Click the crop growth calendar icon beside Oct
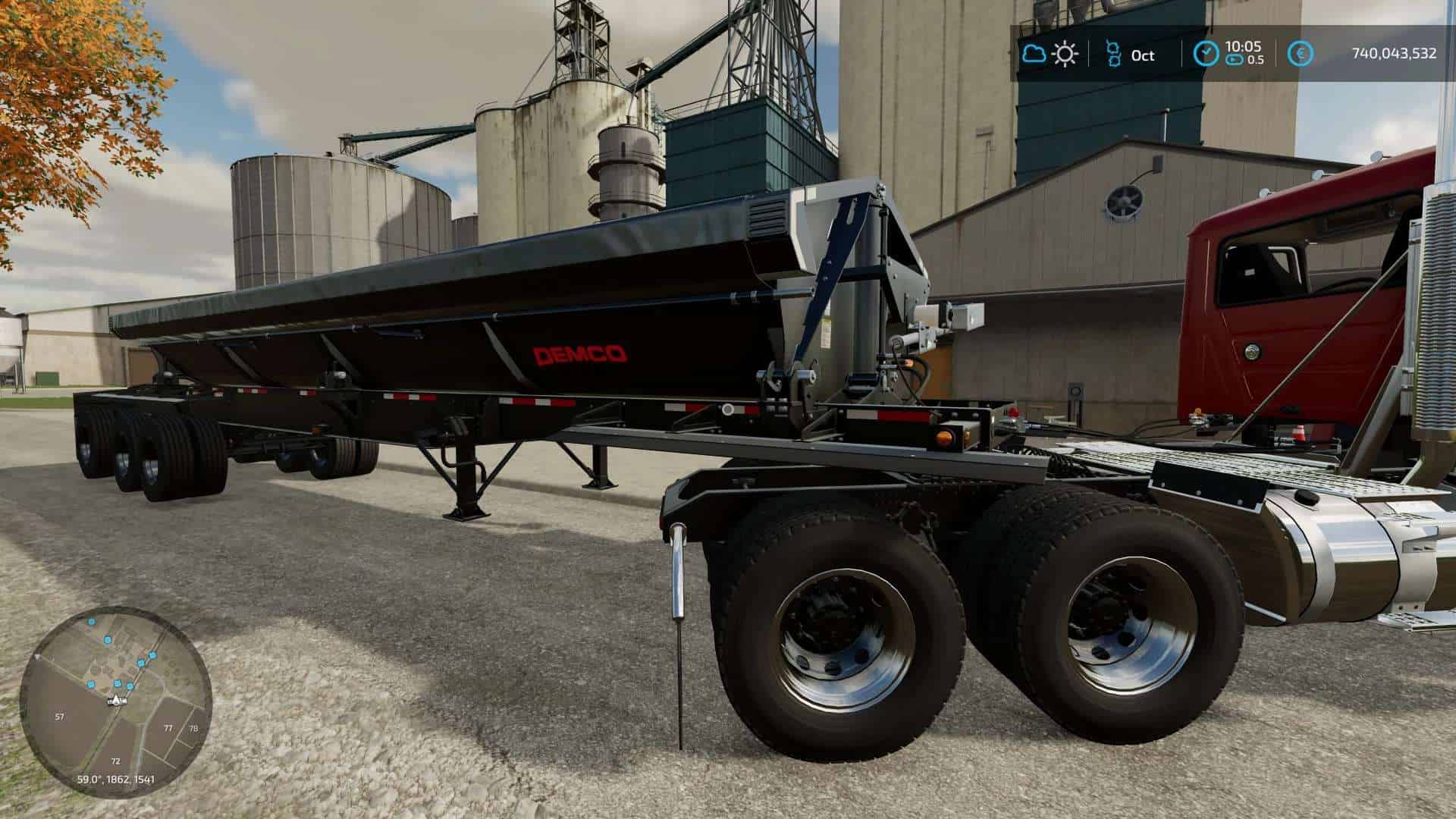 1114,55
